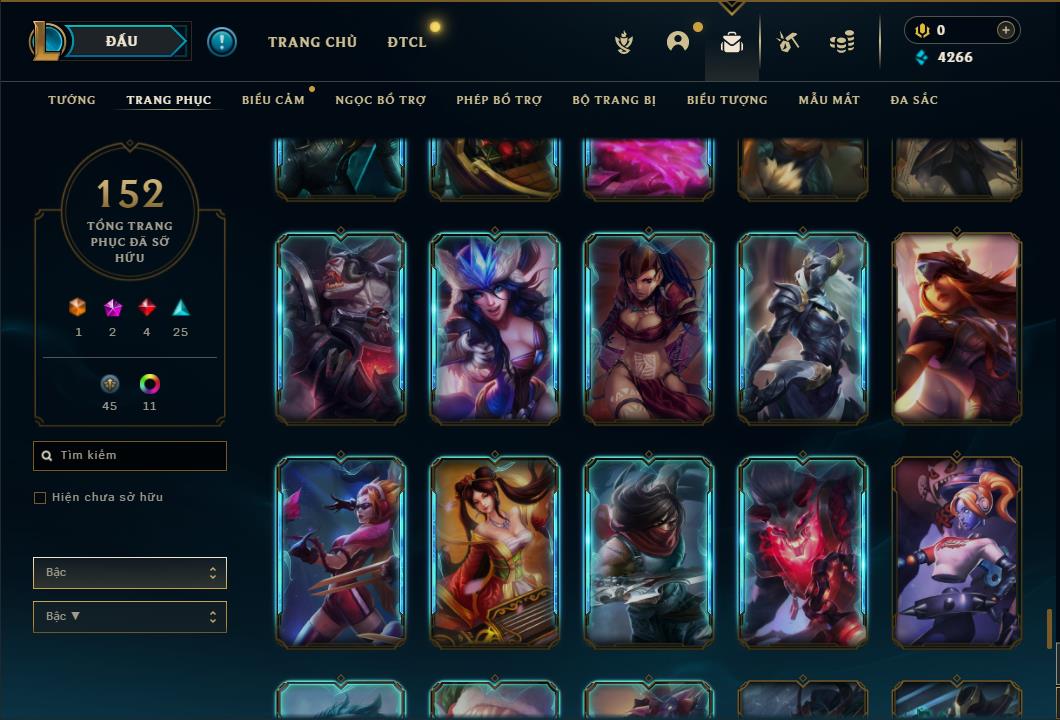Open the PHÉP BỔ TRỢ tab
The height and width of the screenshot is (720, 1060).
(499, 100)
